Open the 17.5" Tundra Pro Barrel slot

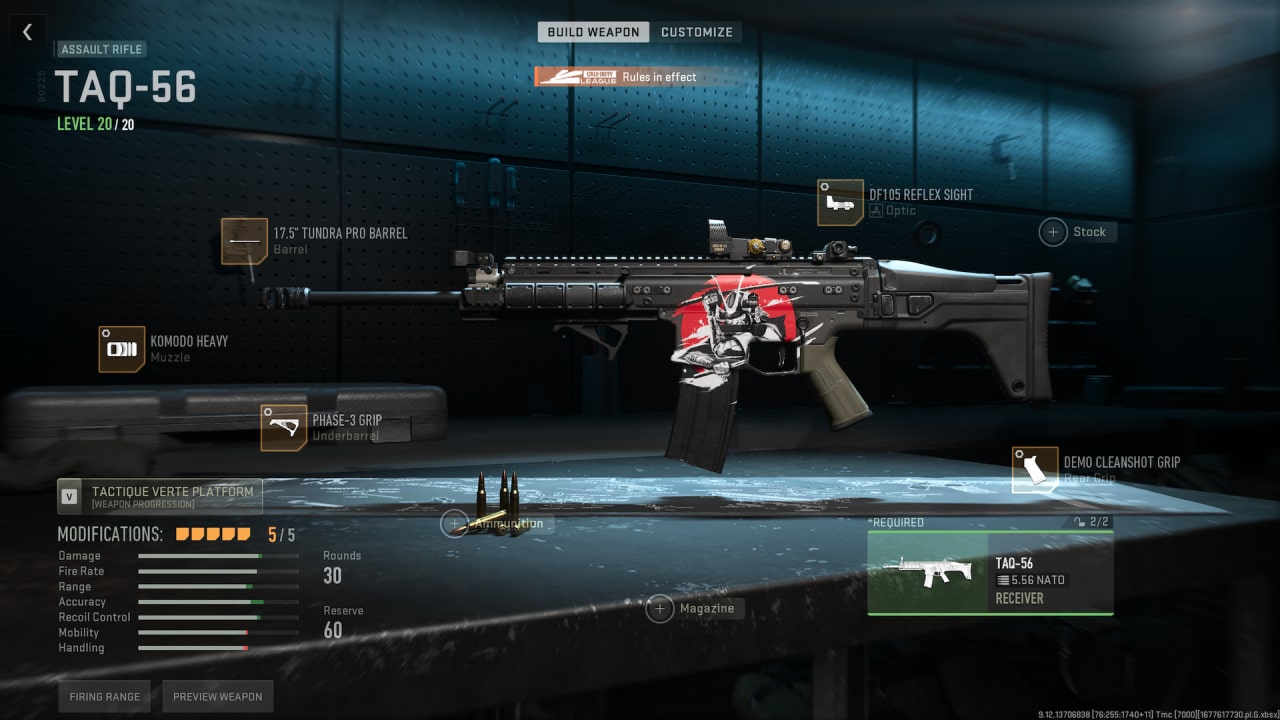(x=245, y=241)
